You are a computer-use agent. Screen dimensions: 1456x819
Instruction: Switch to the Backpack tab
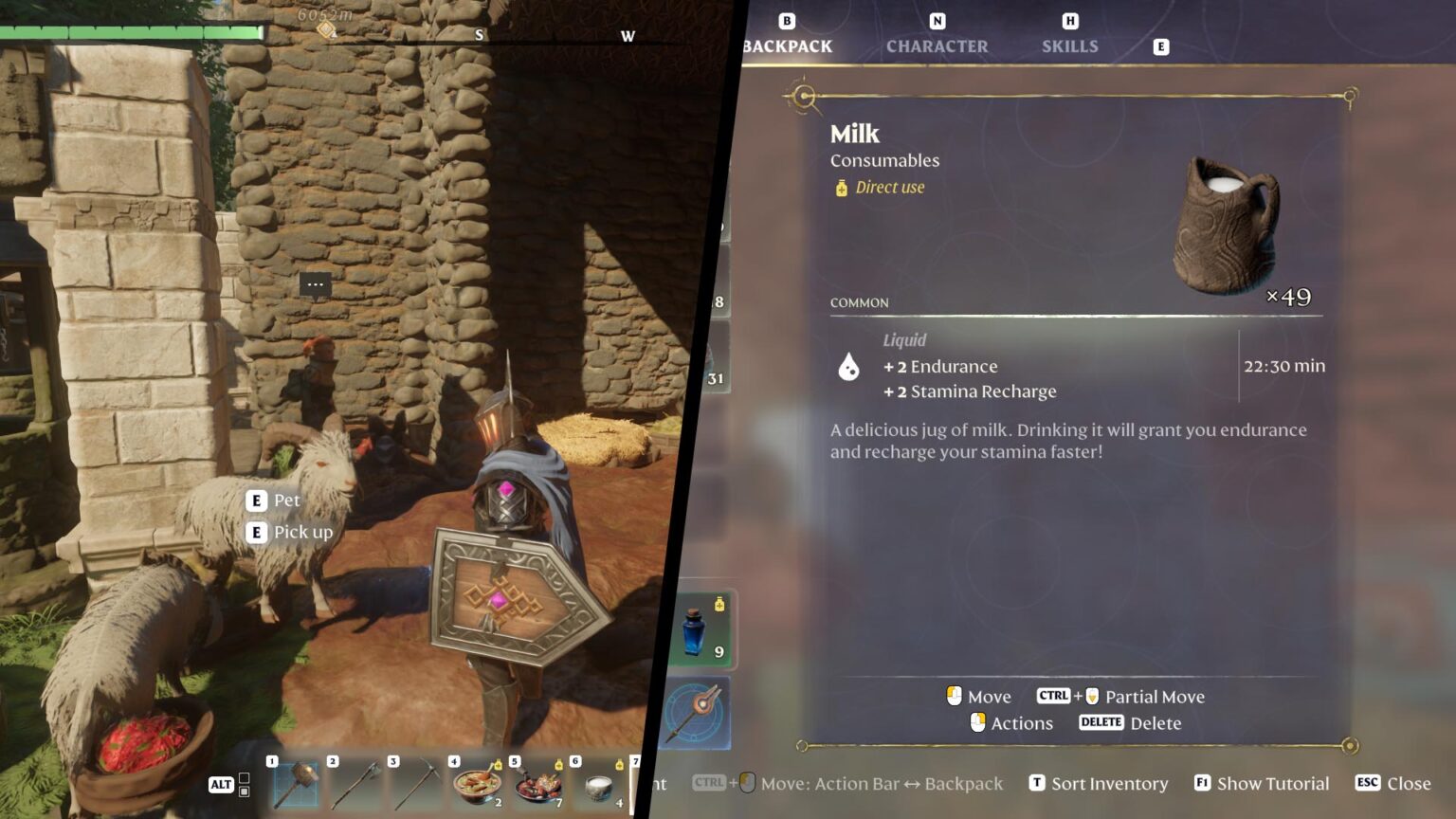(x=787, y=45)
